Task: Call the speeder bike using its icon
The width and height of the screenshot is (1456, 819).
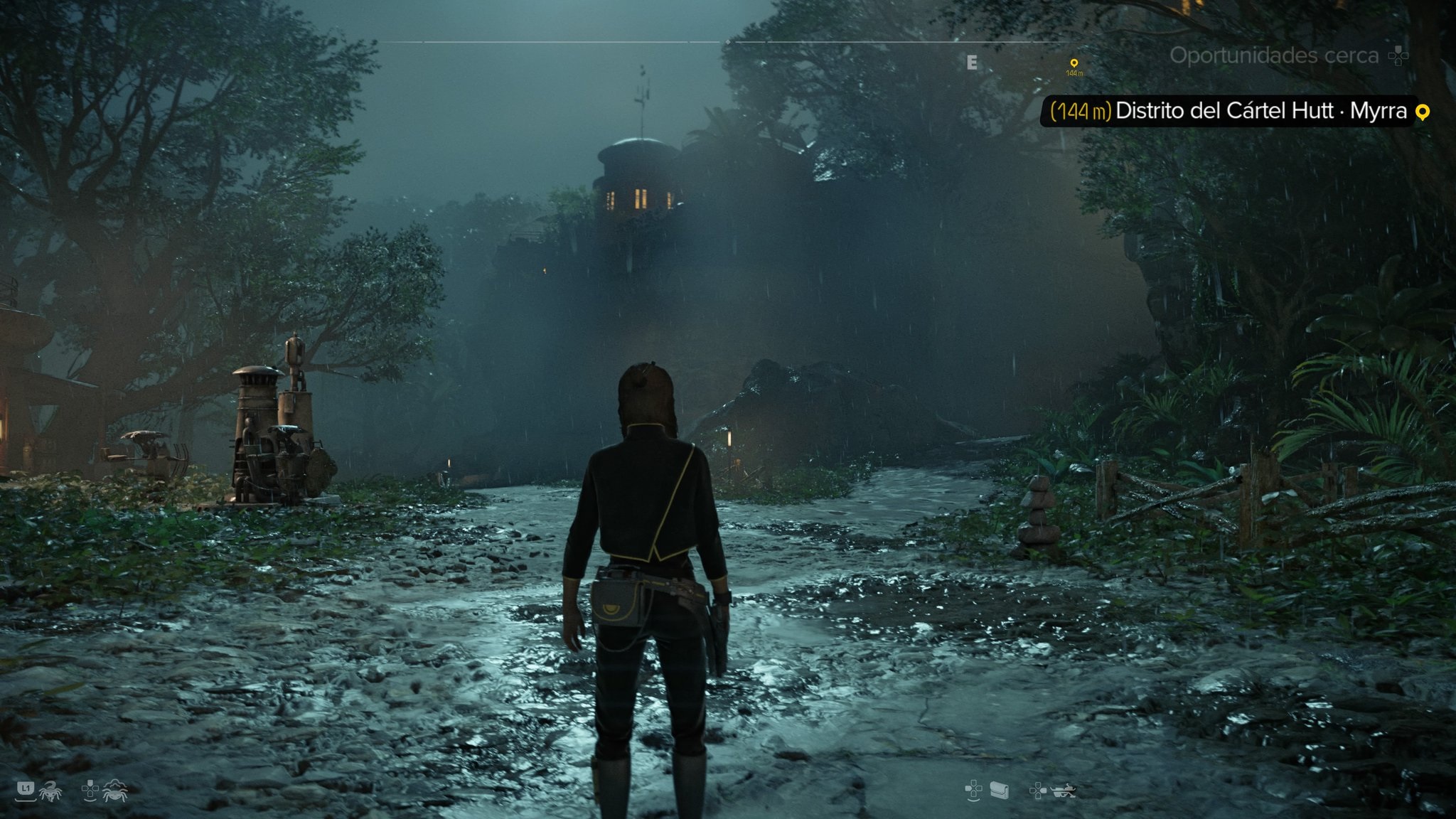Action: (1064, 790)
